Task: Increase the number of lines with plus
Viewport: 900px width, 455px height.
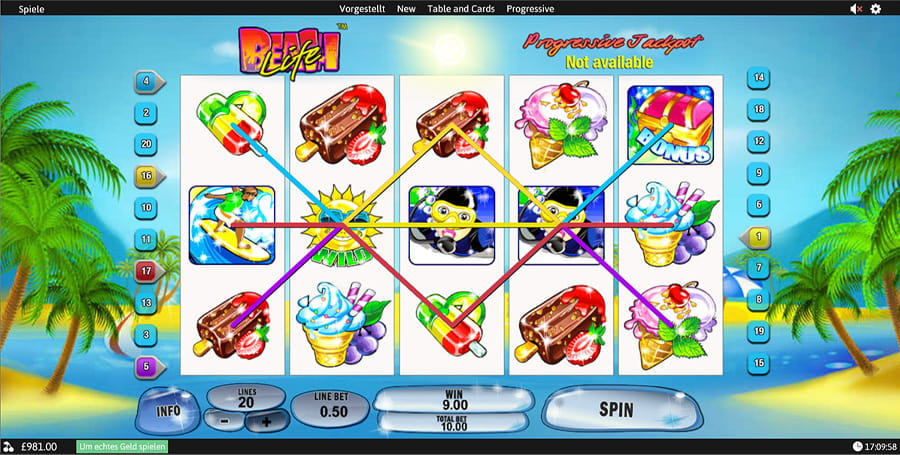Action: point(266,422)
